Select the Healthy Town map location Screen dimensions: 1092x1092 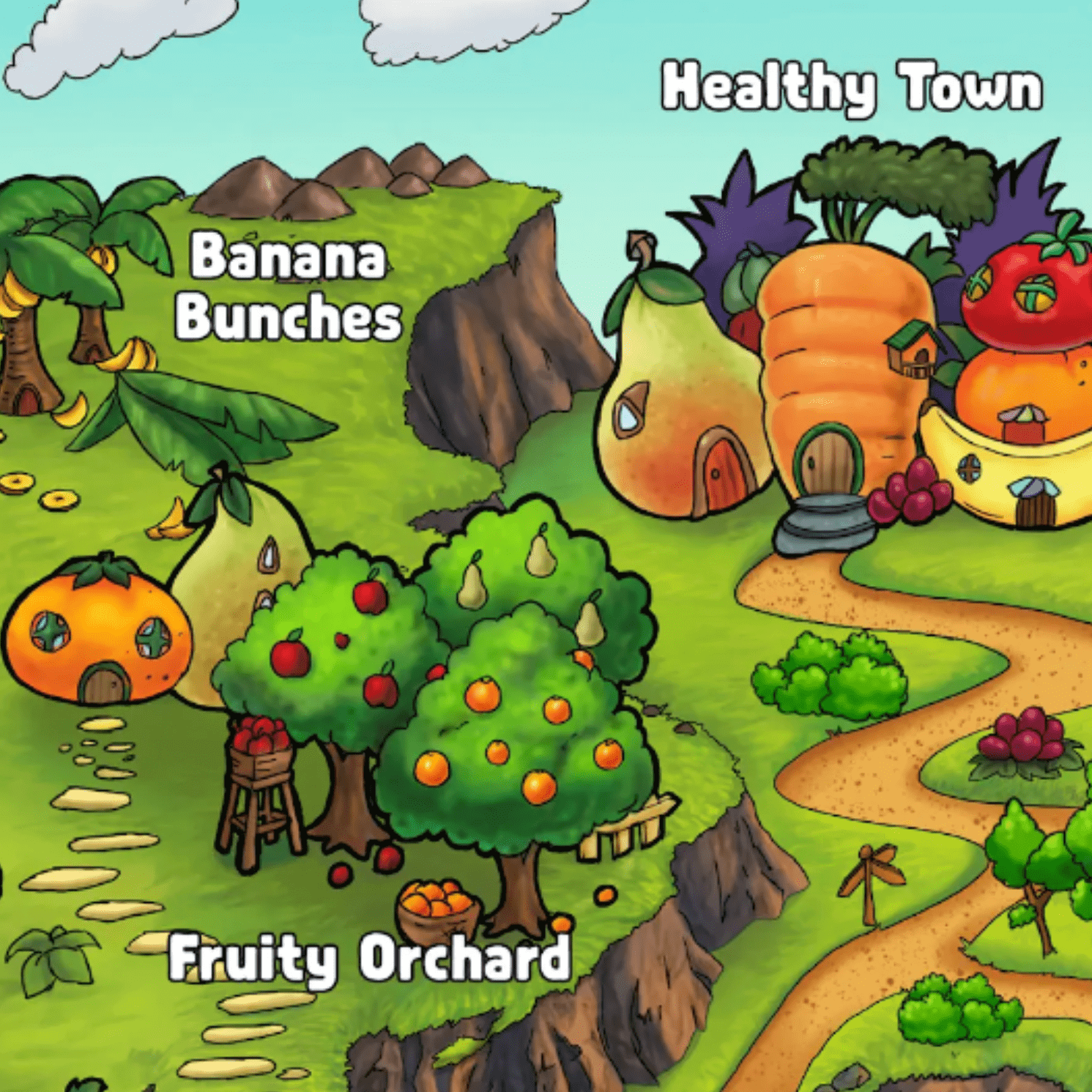(851, 88)
